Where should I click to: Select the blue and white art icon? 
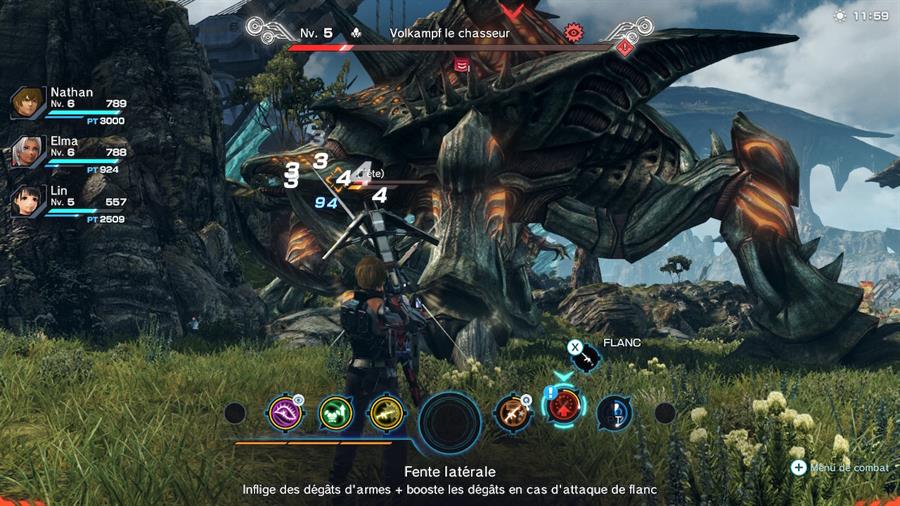coord(614,412)
